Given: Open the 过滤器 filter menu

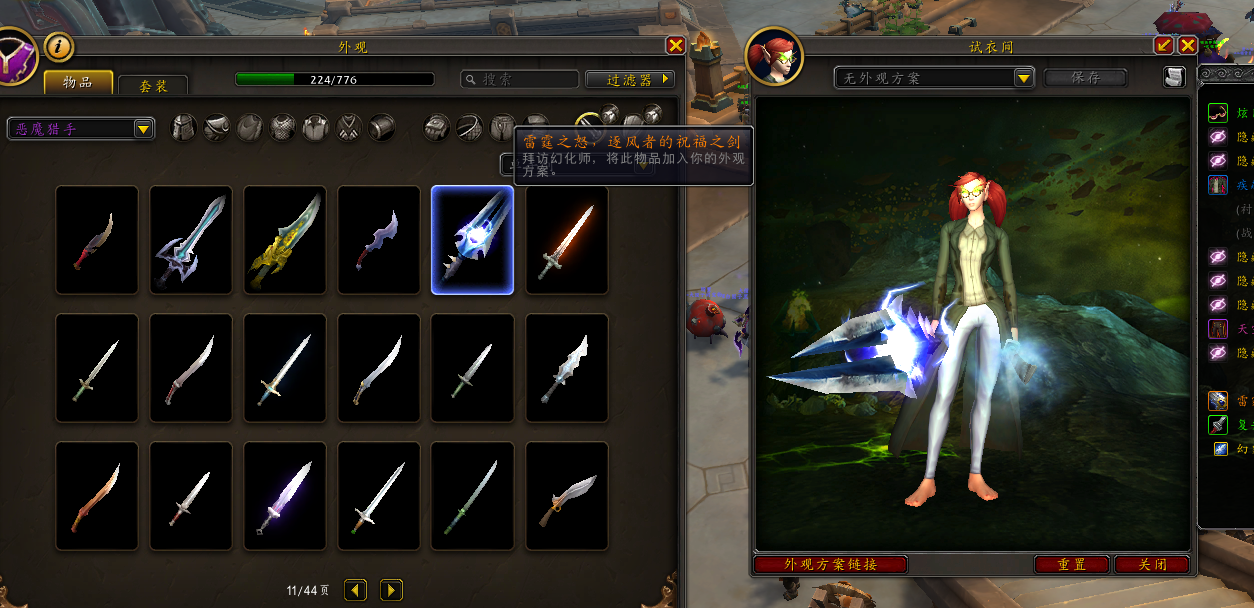Looking at the screenshot, I should [x=630, y=79].
